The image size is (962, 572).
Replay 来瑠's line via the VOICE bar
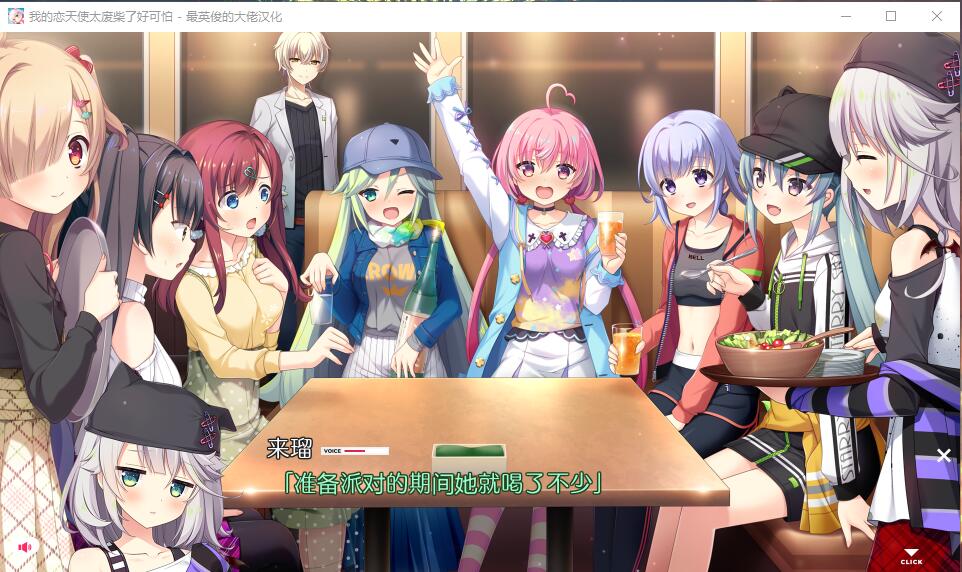coord(356,451)
